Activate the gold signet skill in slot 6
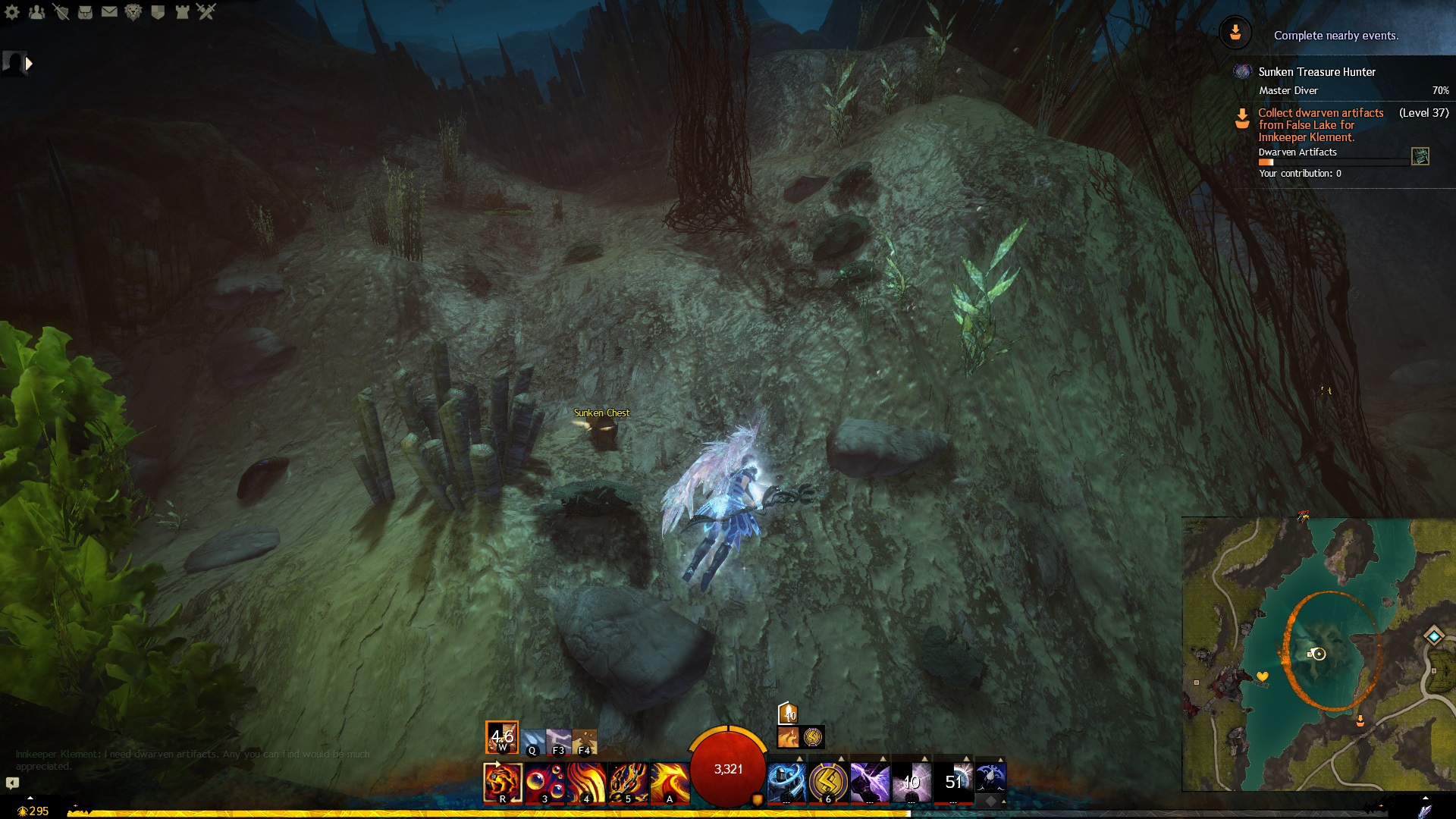The image size is (1456, 819). click(828, 782)
